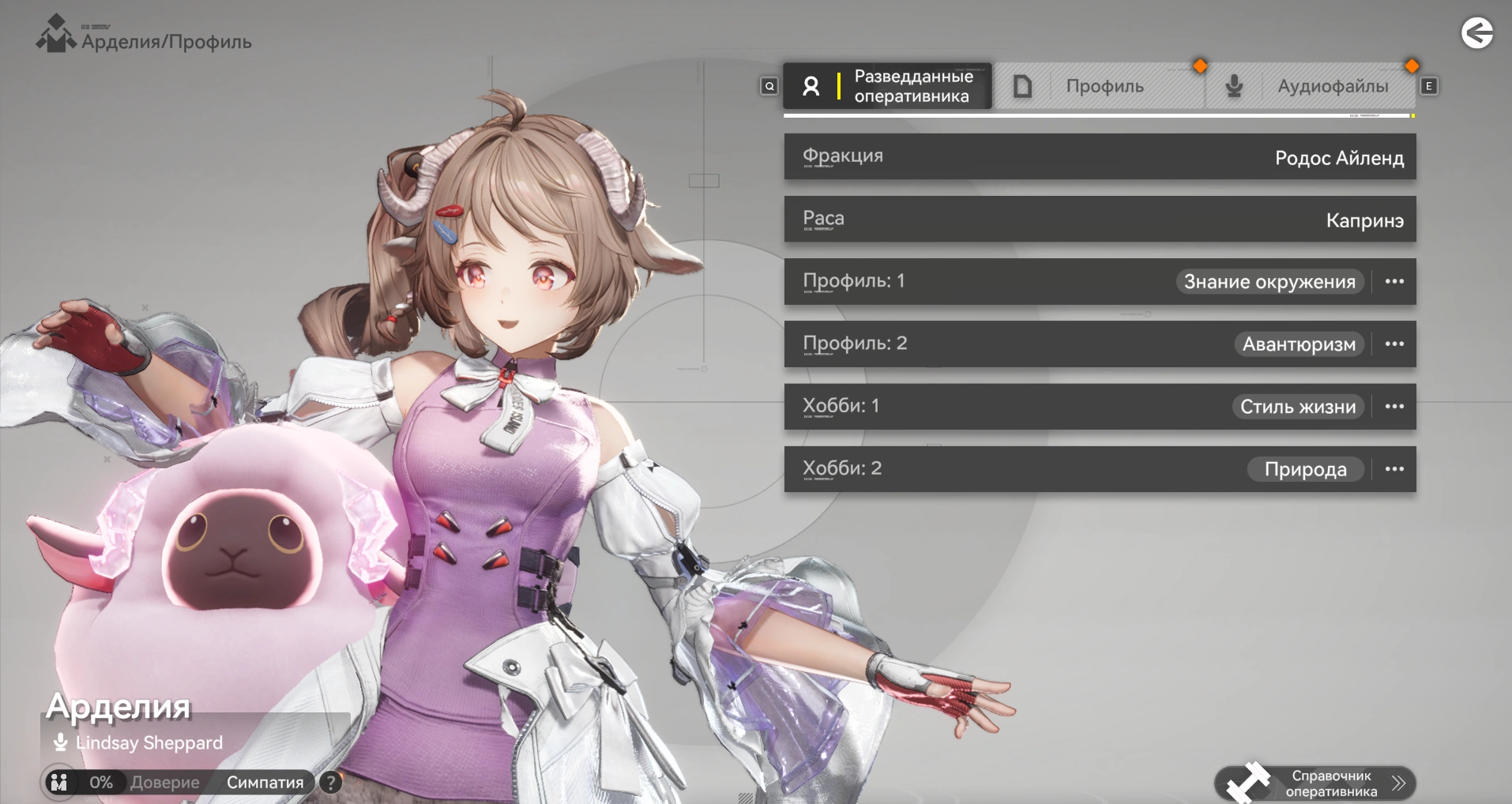Click the Фракция Родос Айленд row
The width and height of the screenshot is (1512, 804).
coord(1100,156)
